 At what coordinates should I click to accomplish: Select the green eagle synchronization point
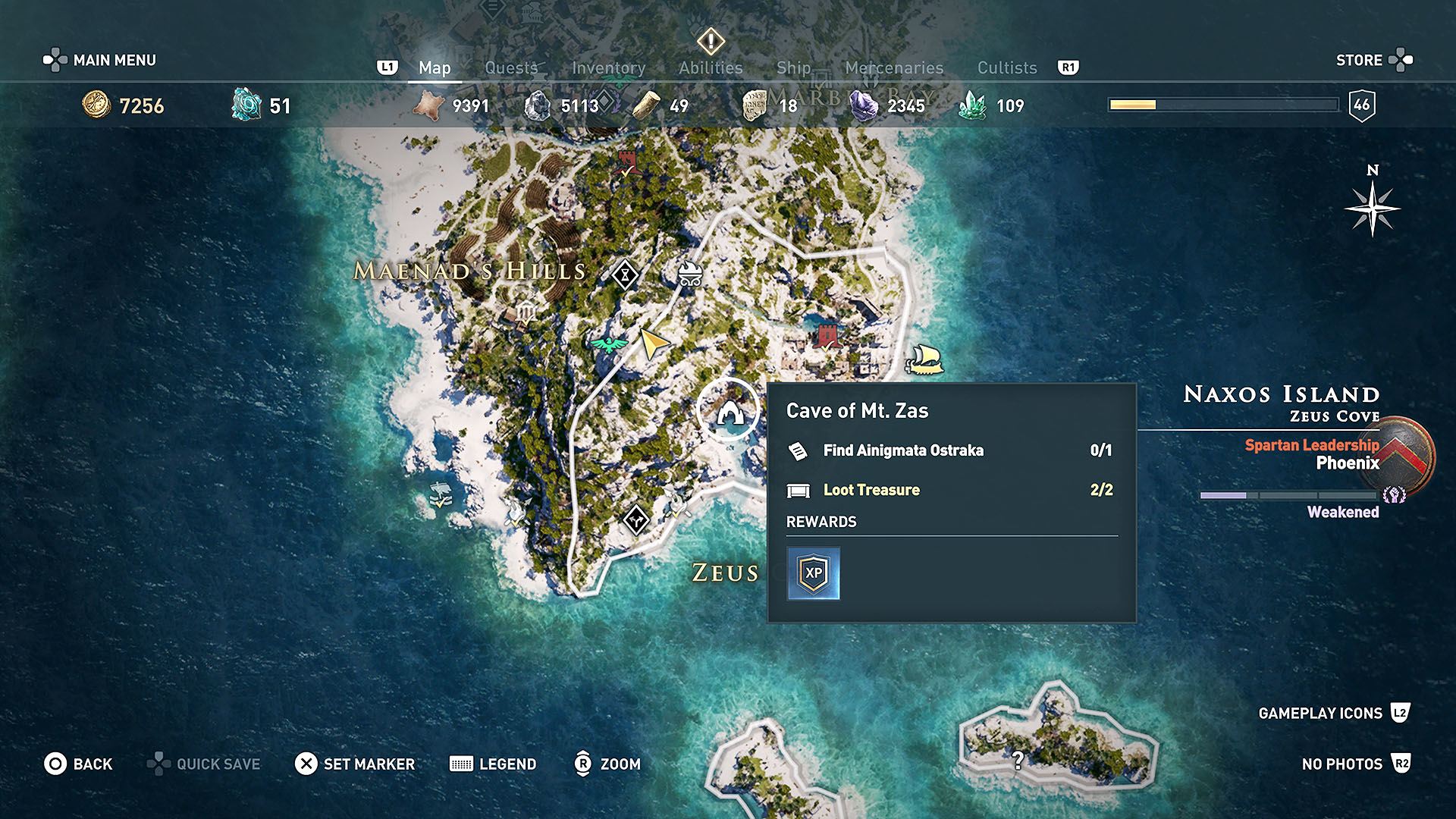click(608, 344)
